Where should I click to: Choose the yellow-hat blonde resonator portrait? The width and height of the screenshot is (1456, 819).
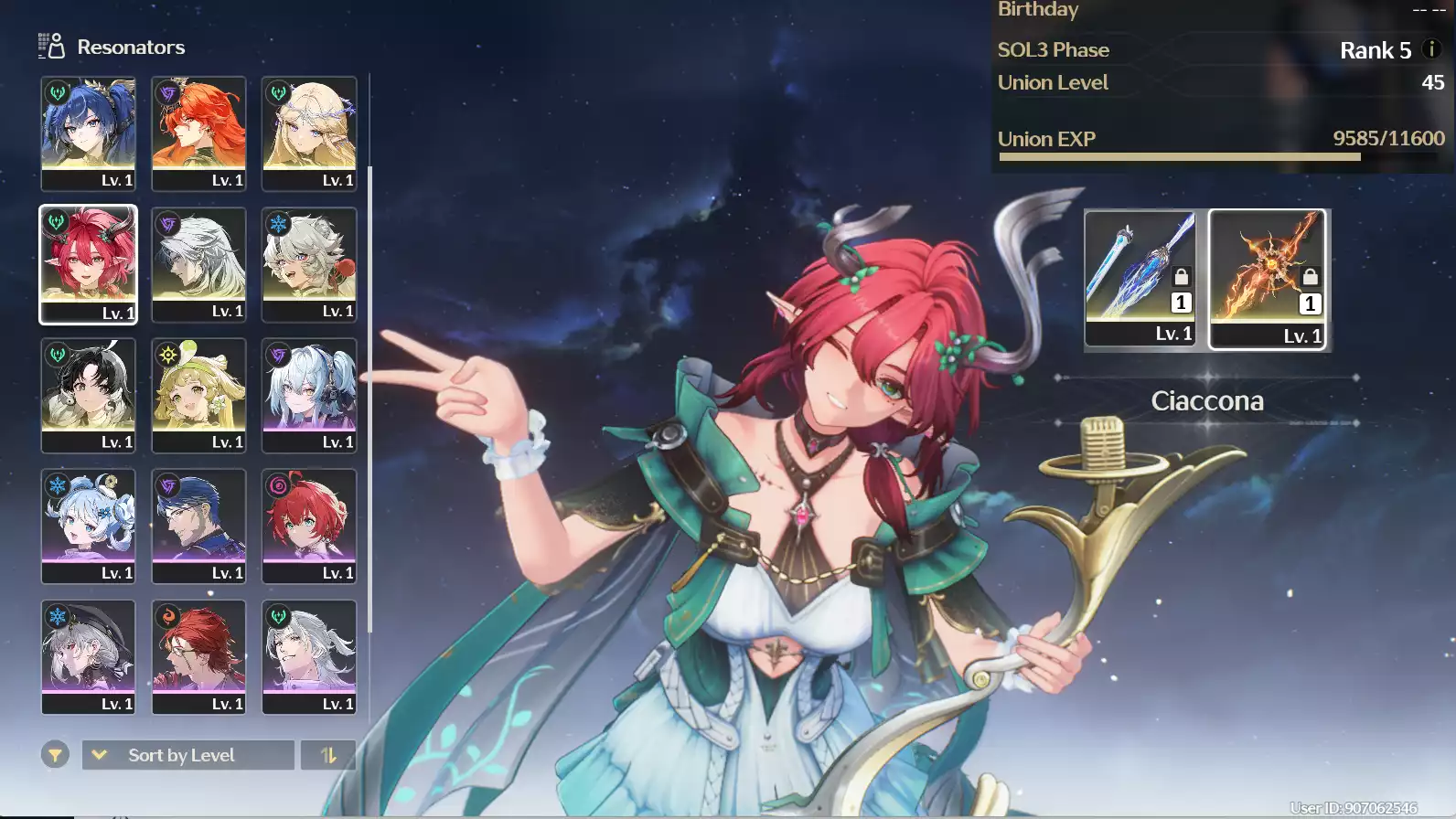pyautogui.click(x=198, y=395)
